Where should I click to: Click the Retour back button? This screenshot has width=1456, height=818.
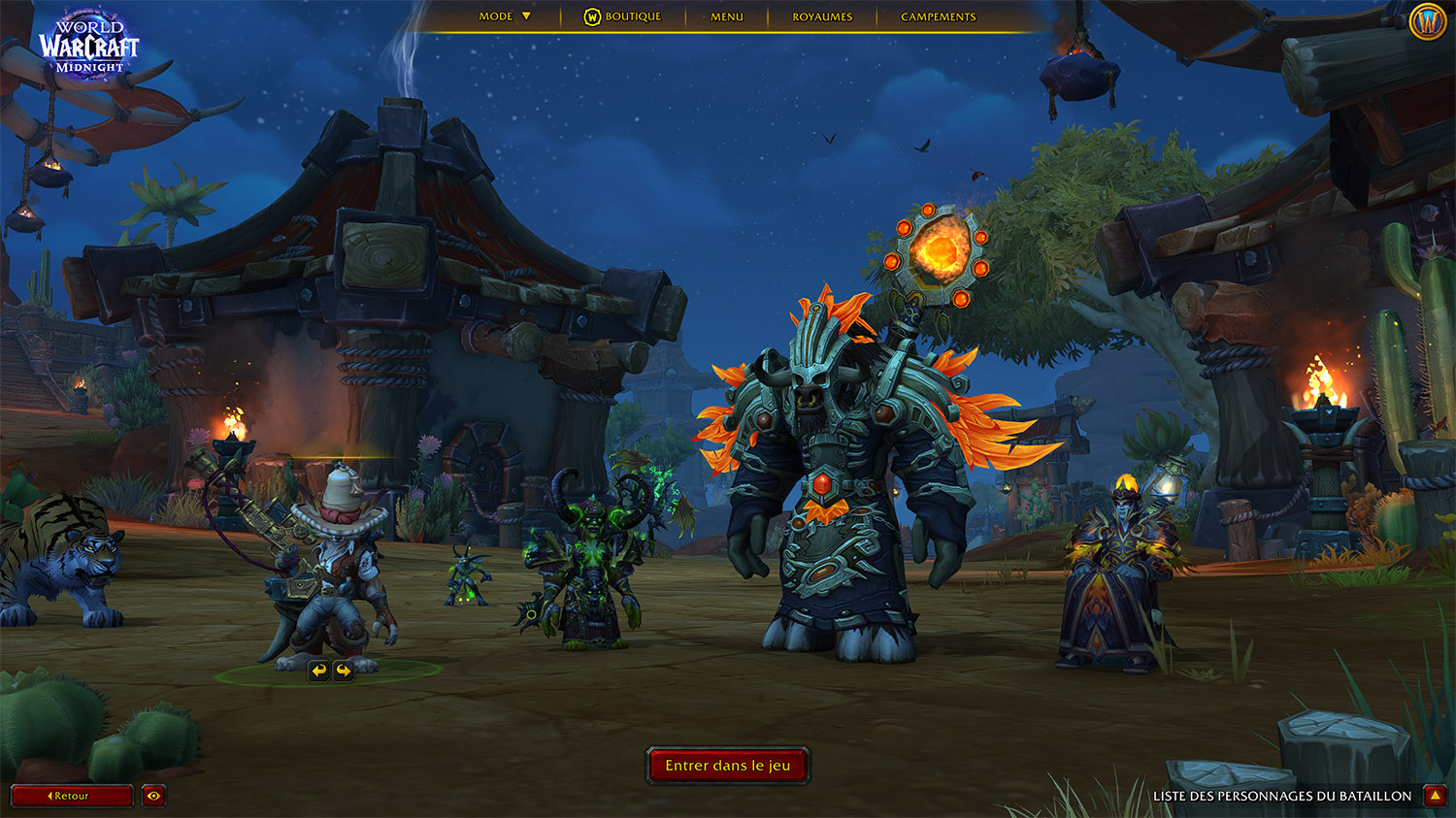click(71, 796)
